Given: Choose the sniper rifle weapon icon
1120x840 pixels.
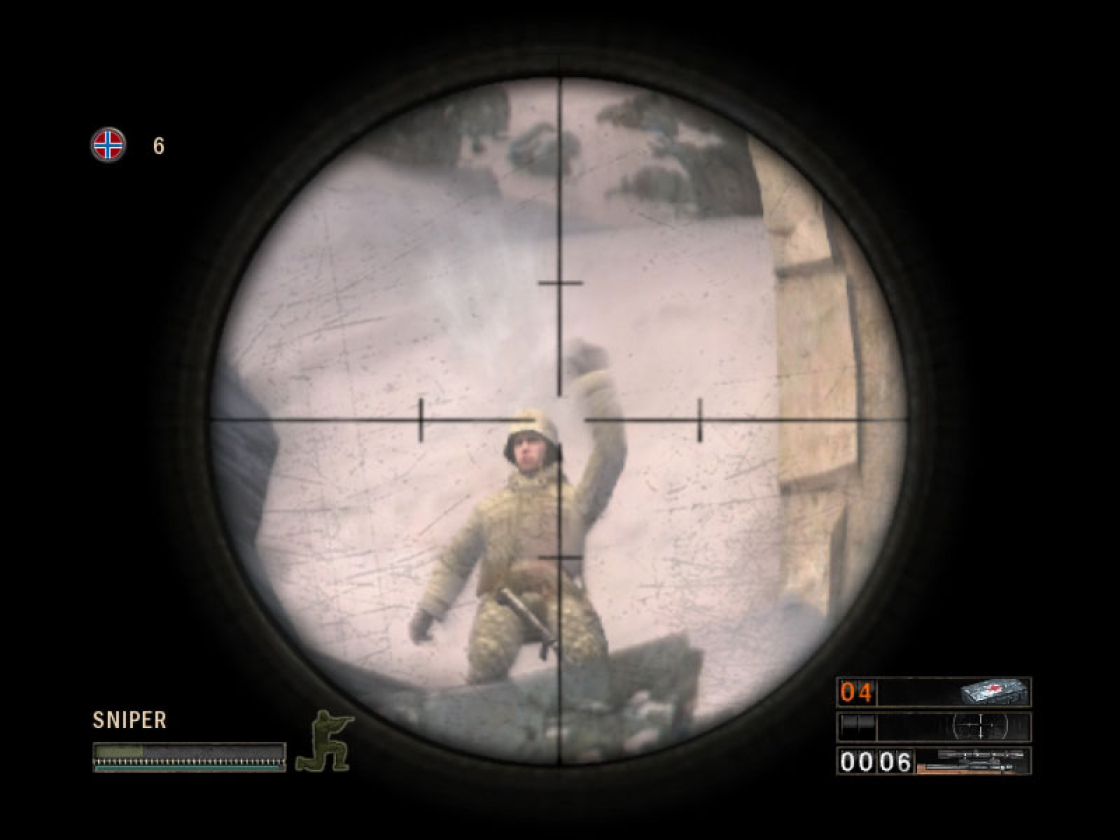Looking at the screenshot, I should tap(973, 761).
